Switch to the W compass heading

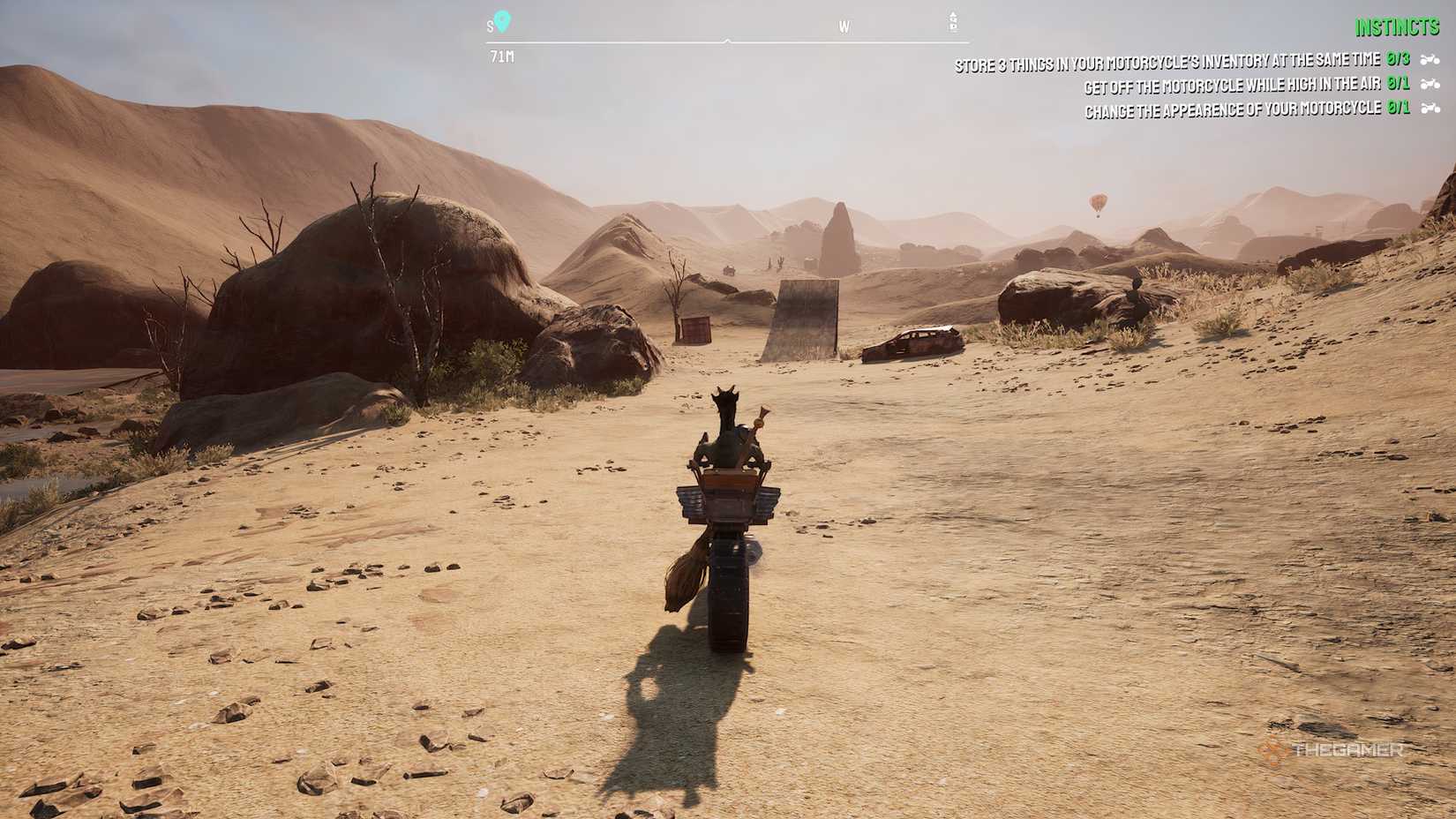tap(844, 27)
